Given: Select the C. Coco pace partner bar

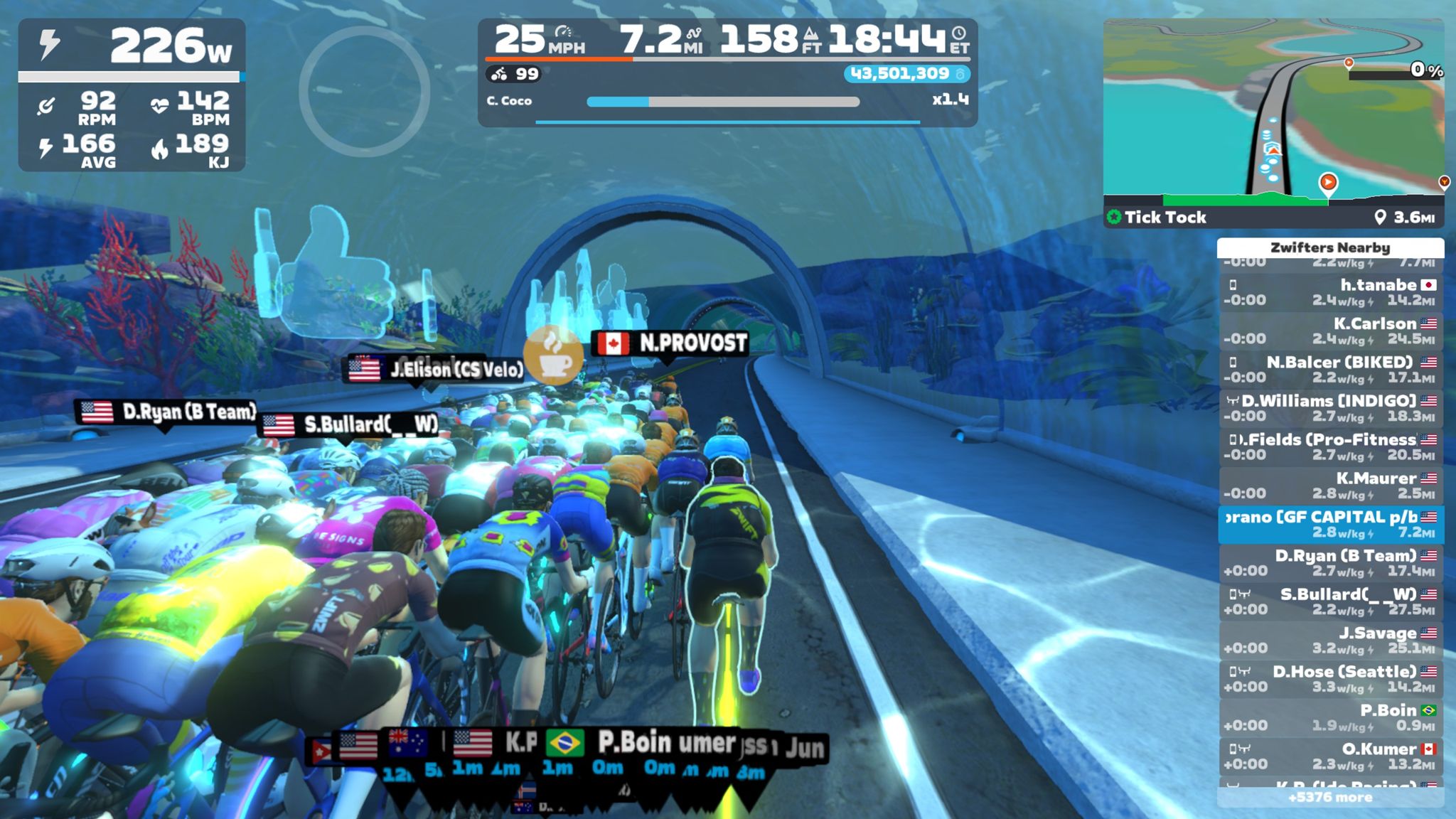Looking at the screenshot, I should pos(725,102).
